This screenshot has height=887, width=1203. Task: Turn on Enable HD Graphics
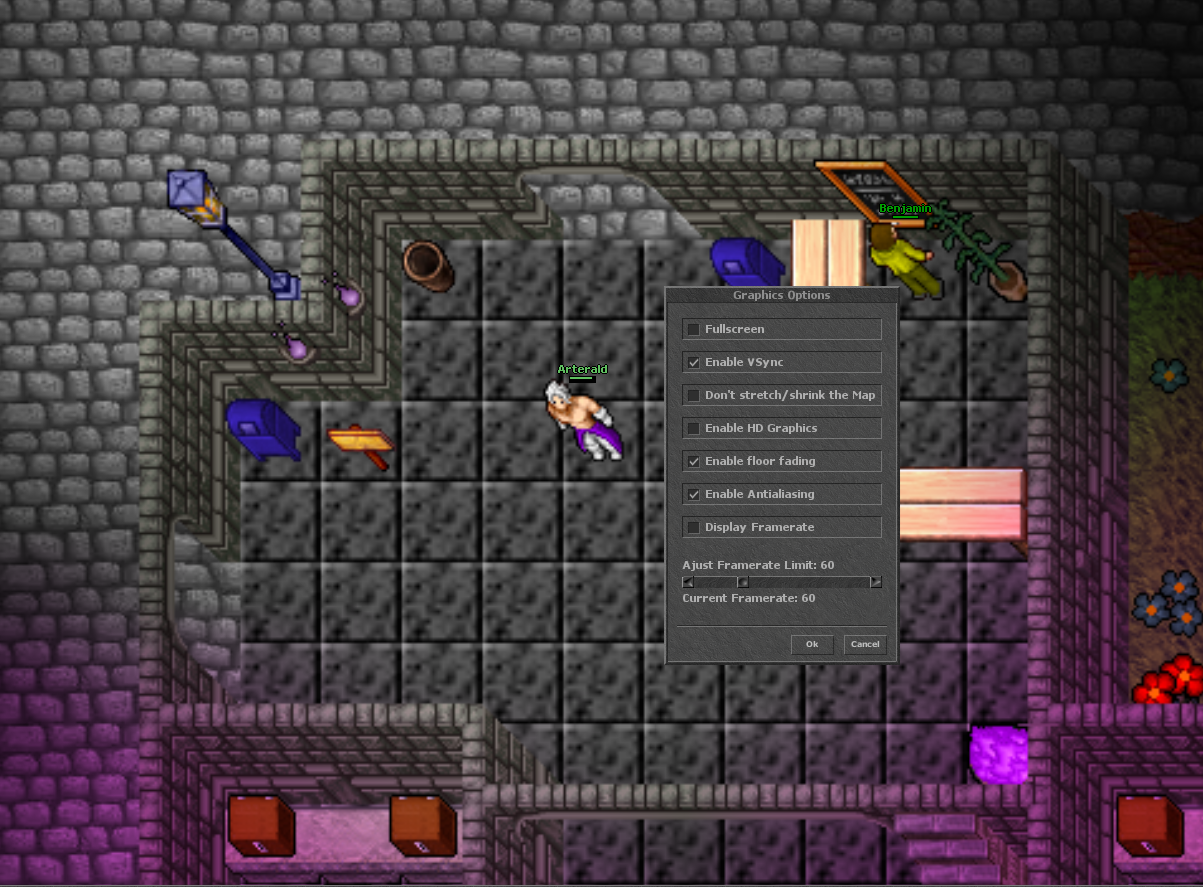(693, 428)
